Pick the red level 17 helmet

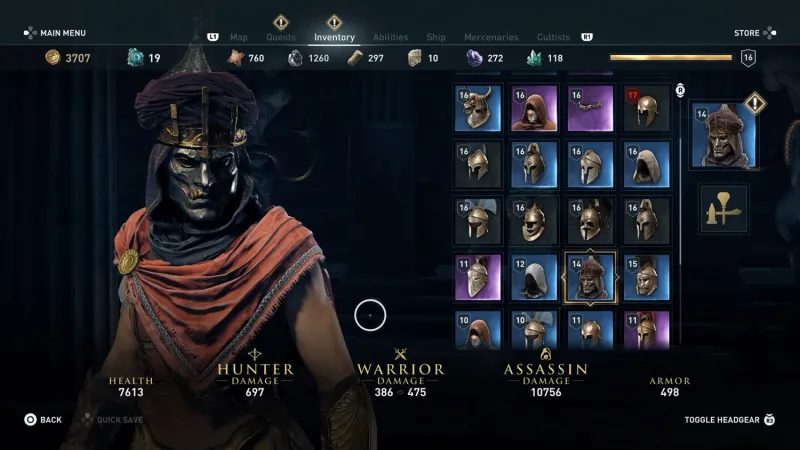pos(646,109)
